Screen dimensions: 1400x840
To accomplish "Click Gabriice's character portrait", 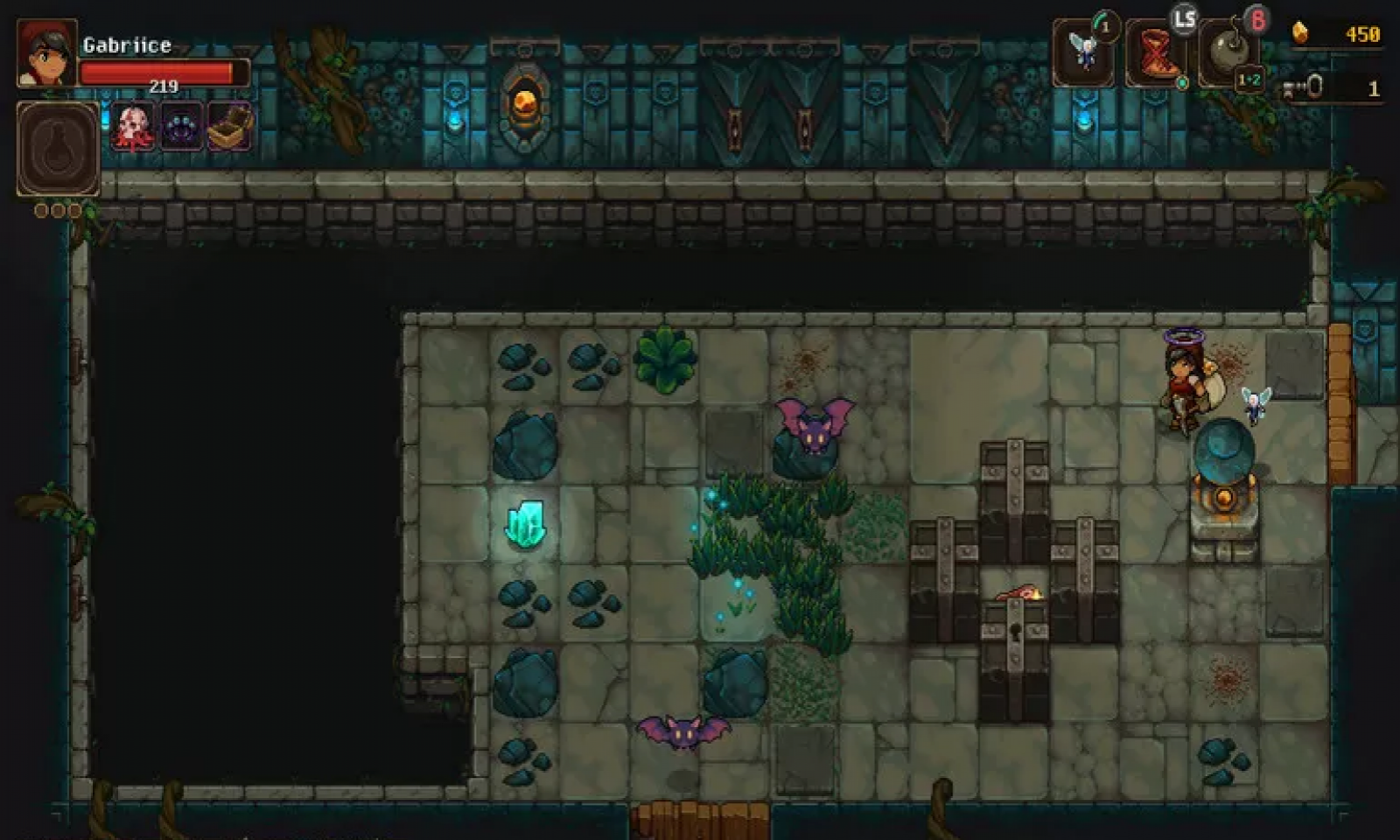I will [x=46, y=52].
